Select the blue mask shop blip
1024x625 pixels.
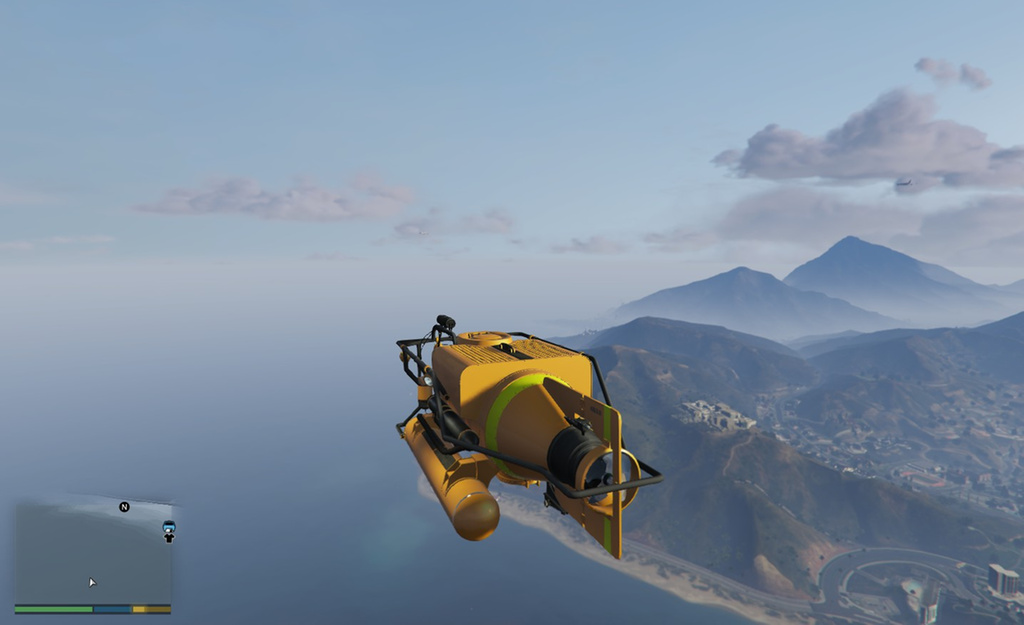[169, 526]
